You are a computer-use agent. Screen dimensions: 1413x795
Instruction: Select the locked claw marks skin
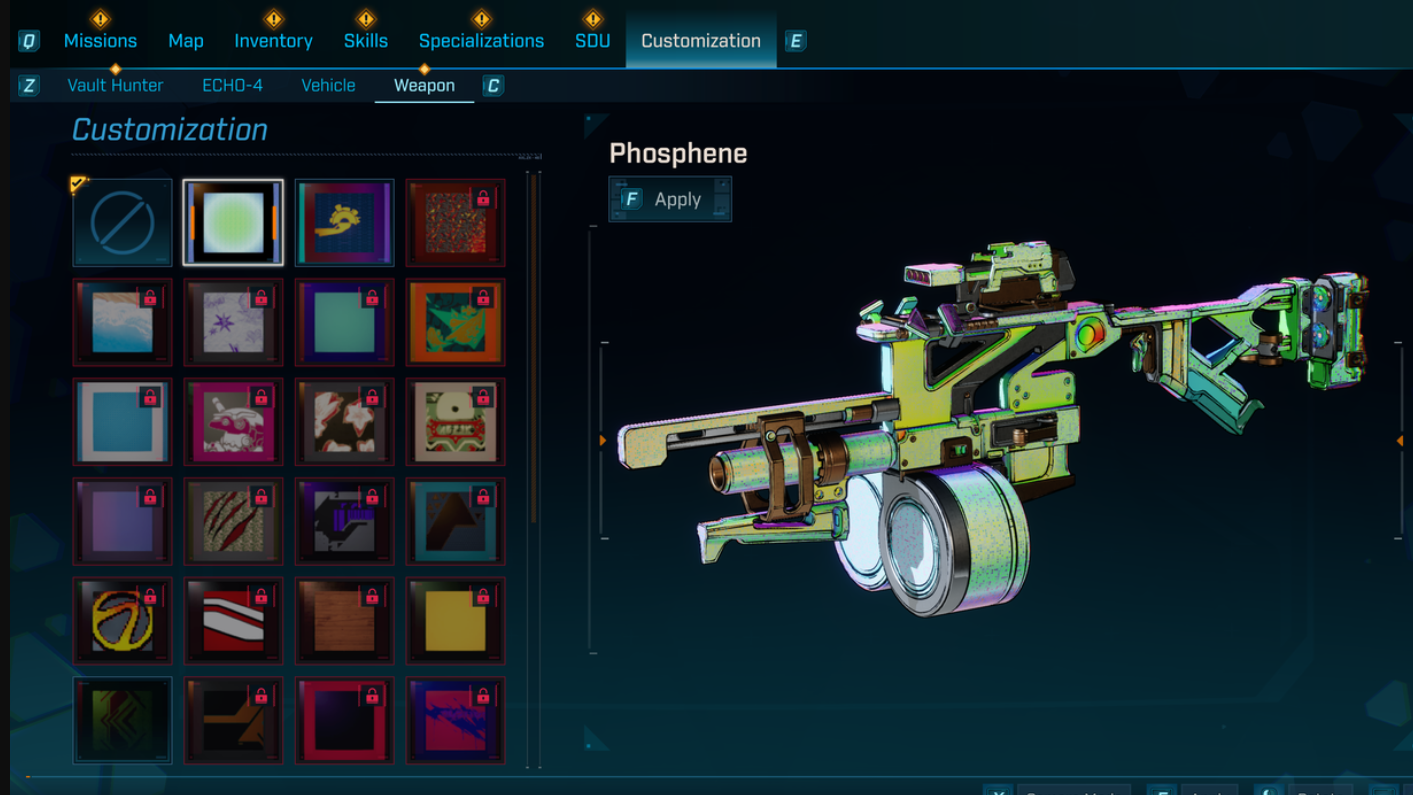coord(233,521)
